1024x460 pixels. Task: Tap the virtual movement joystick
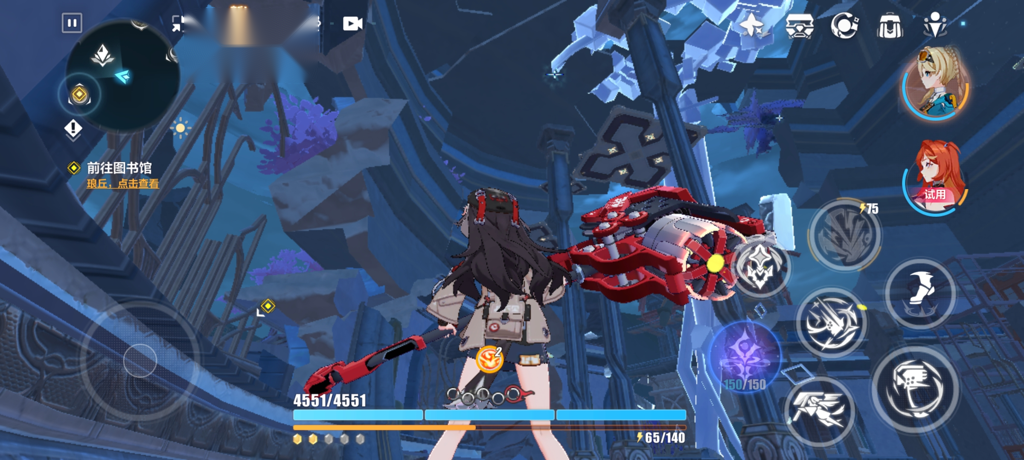coord(140,360)
